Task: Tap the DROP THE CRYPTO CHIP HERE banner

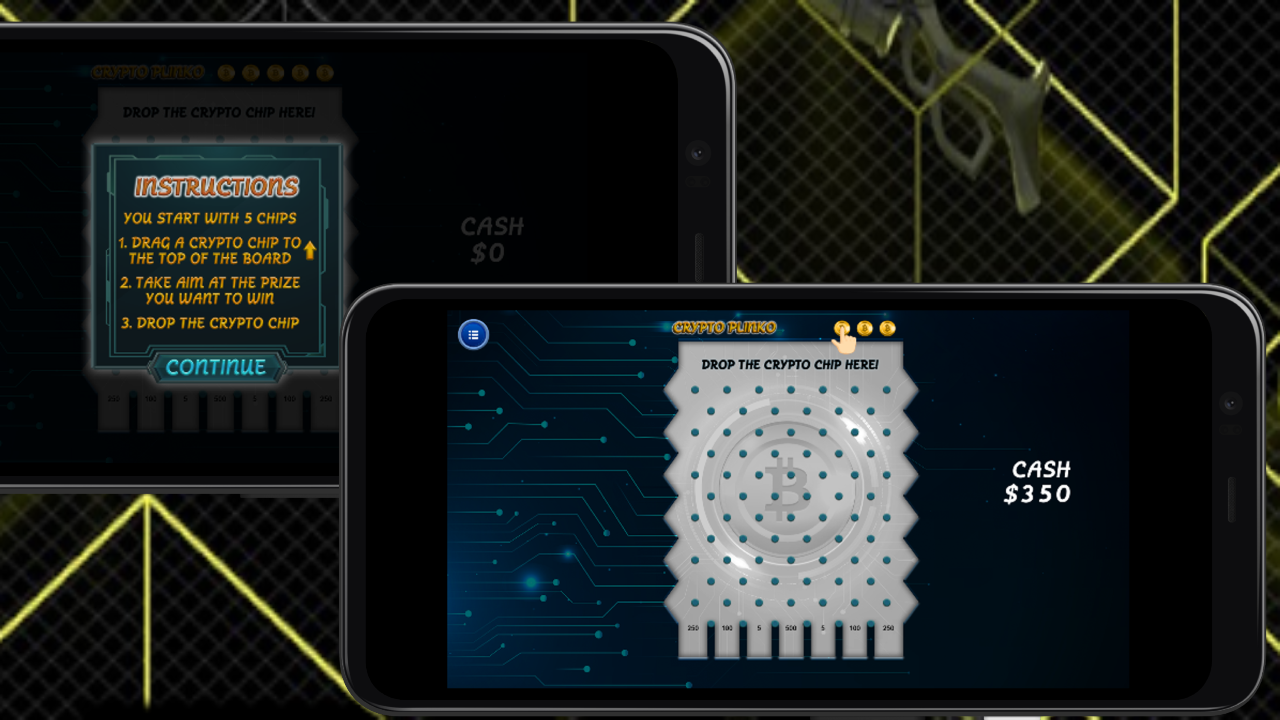Action: coord(789,365)
